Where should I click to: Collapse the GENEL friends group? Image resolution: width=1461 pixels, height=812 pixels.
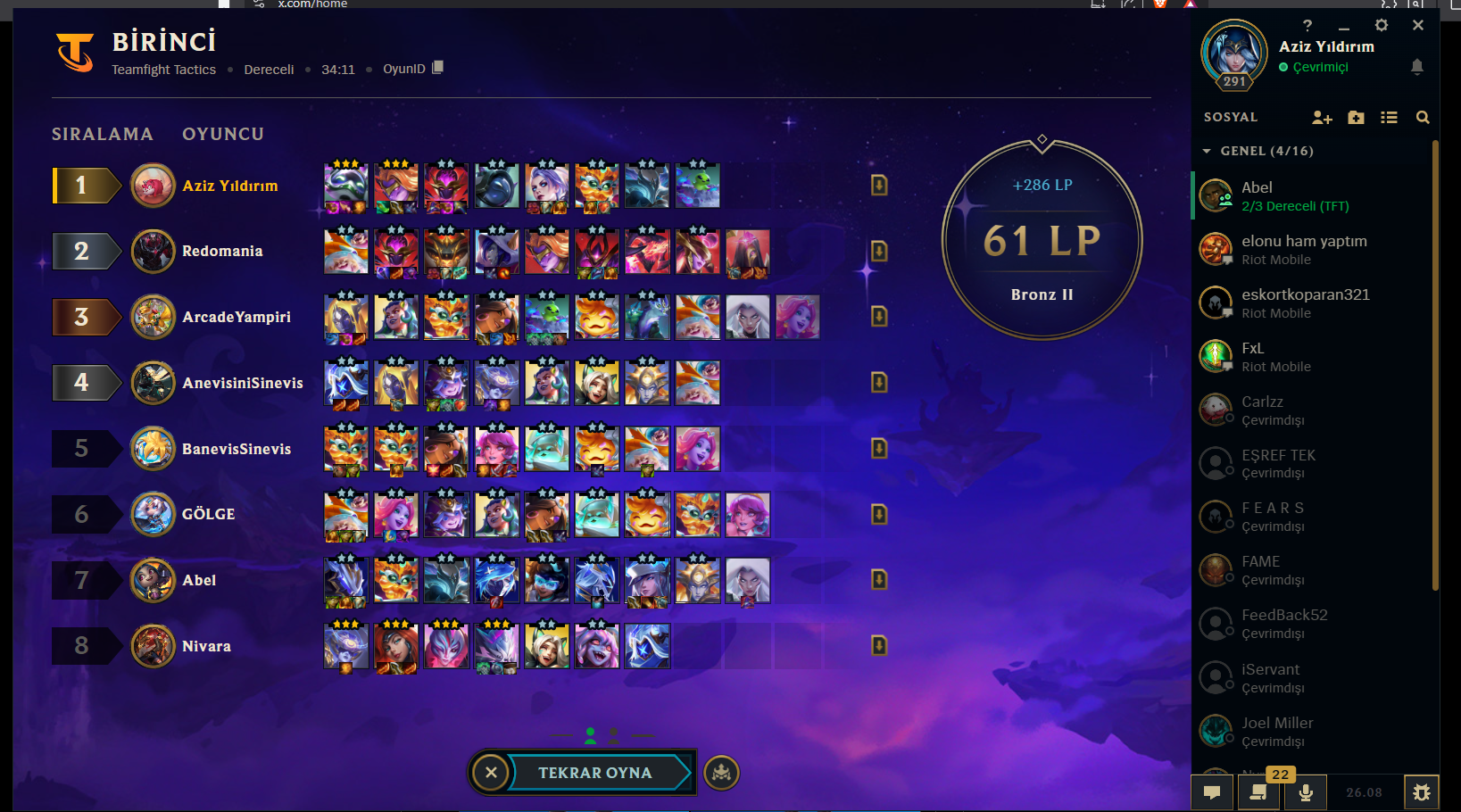pos(1207,151)
